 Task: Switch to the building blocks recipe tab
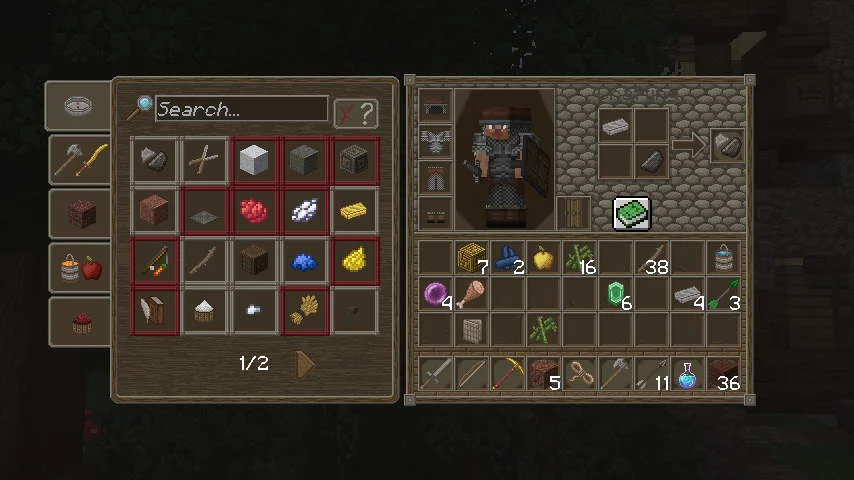click(79, 213)
